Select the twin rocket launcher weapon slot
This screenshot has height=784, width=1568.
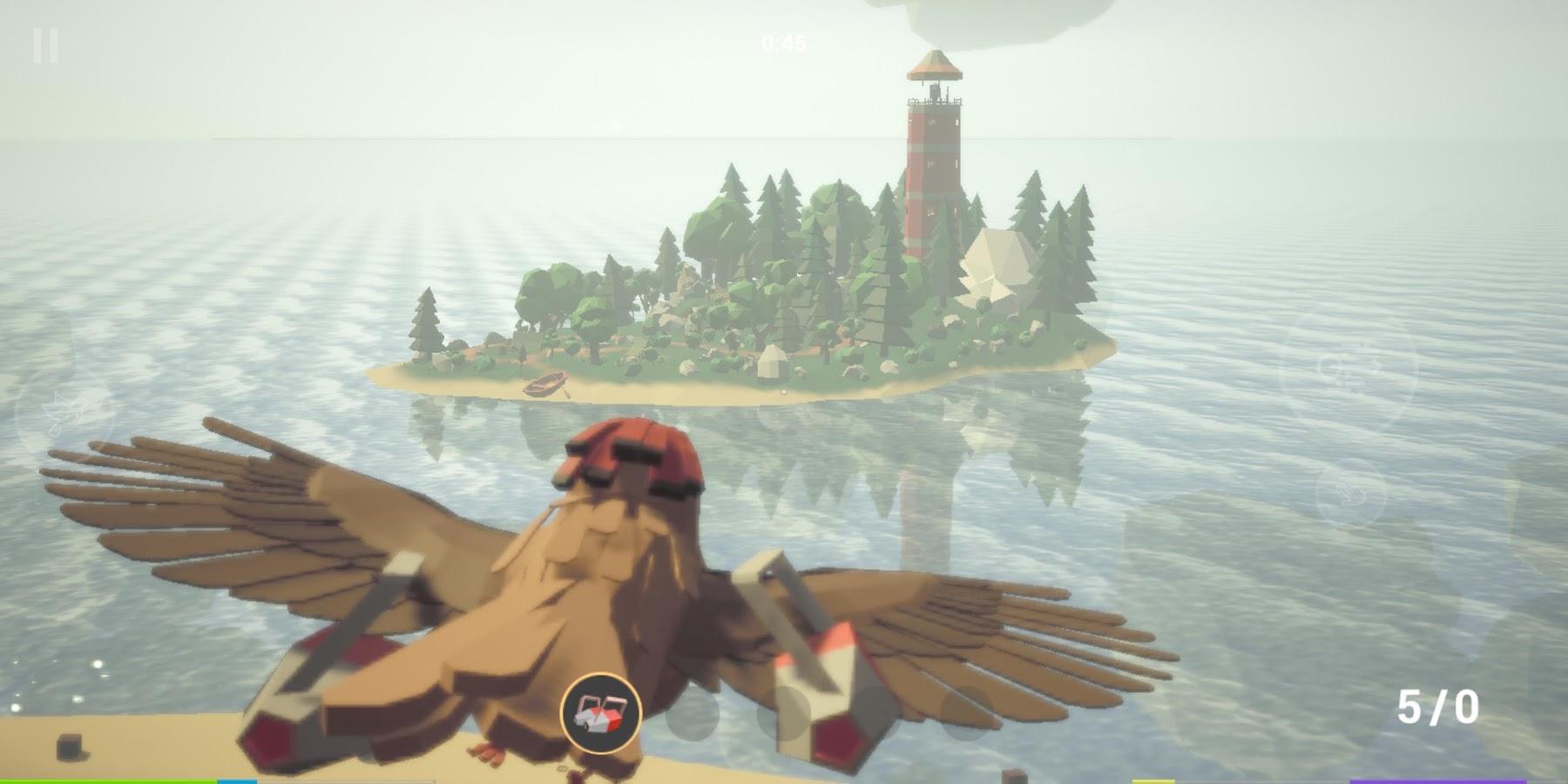601,713
